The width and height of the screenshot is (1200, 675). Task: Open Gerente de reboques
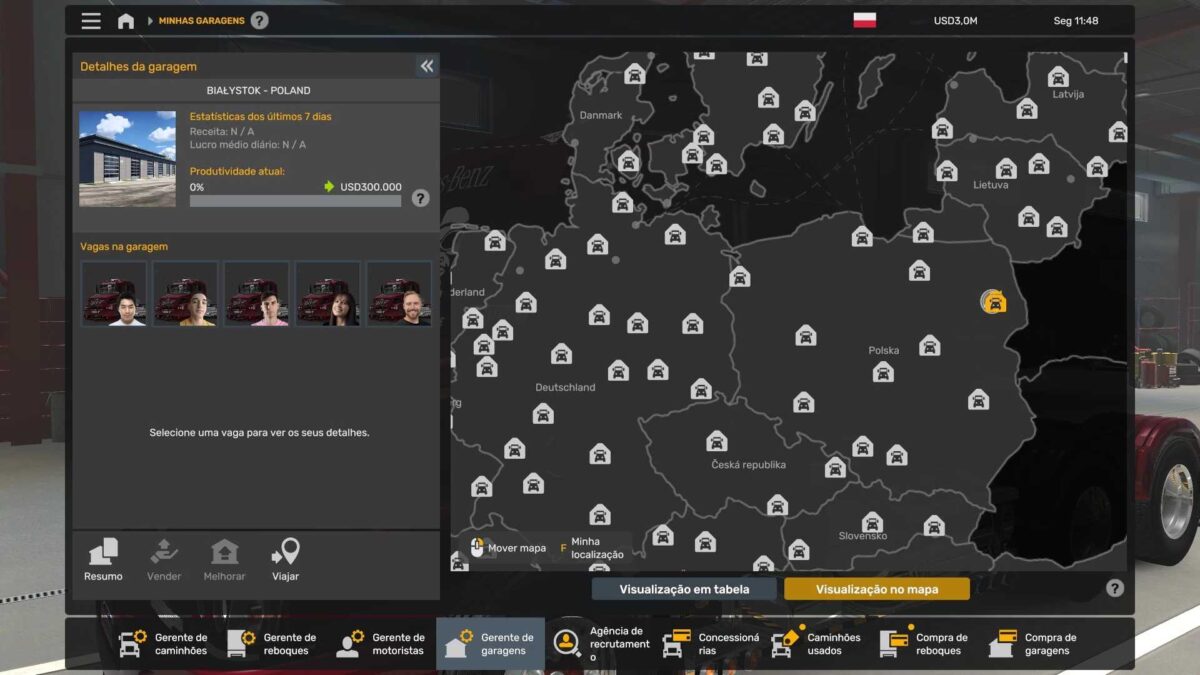click(x=272, y=644)
